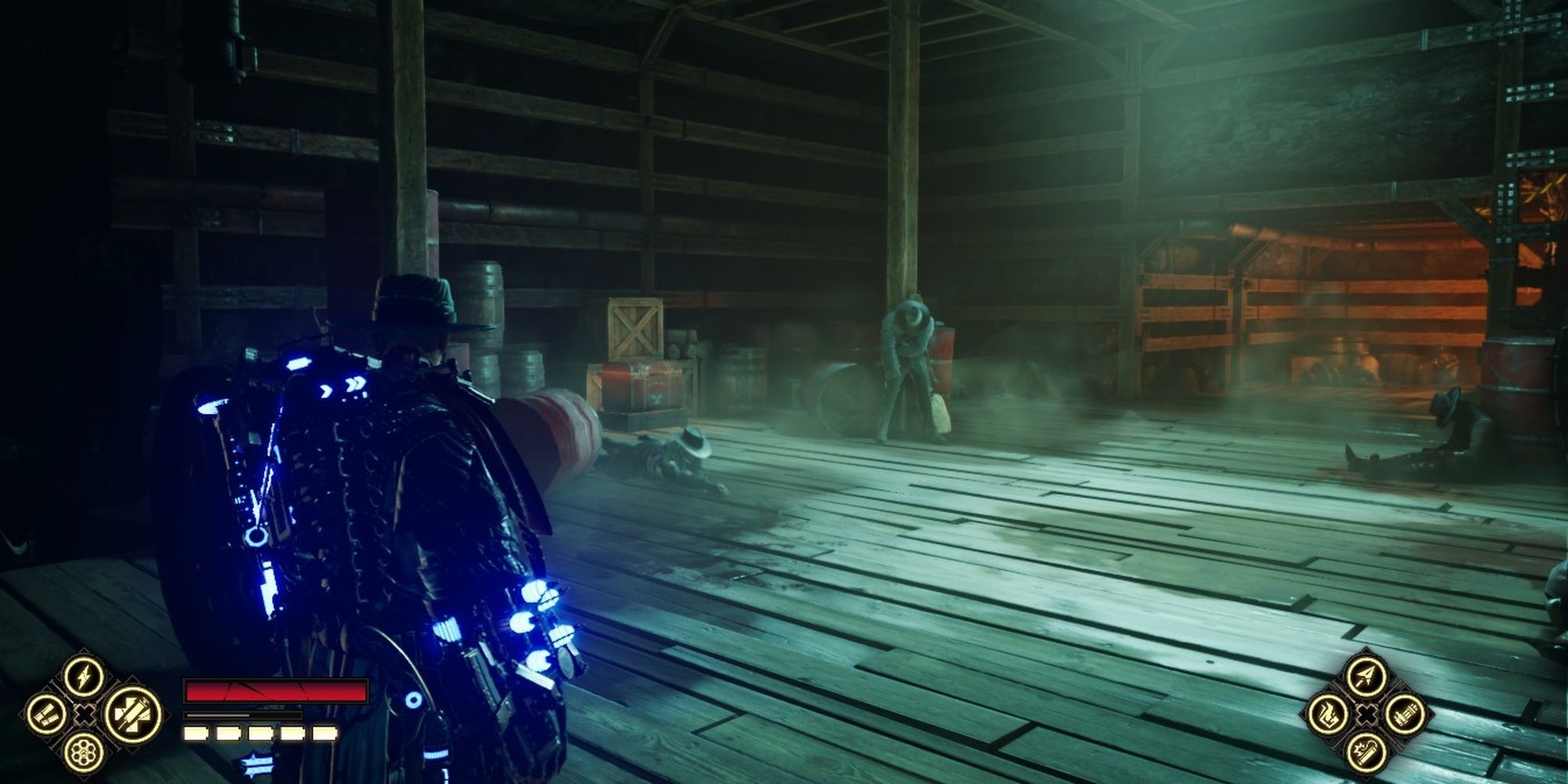The image size is (1568, 784).
Task: Select the lightning bolt ability icon
Action: click(84, 677)
